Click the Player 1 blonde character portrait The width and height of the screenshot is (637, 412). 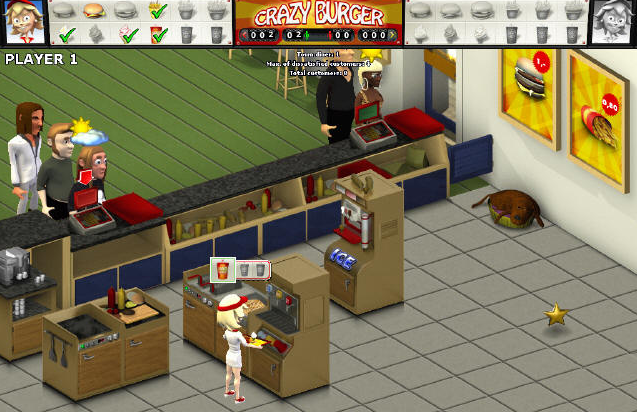[22, 21]
